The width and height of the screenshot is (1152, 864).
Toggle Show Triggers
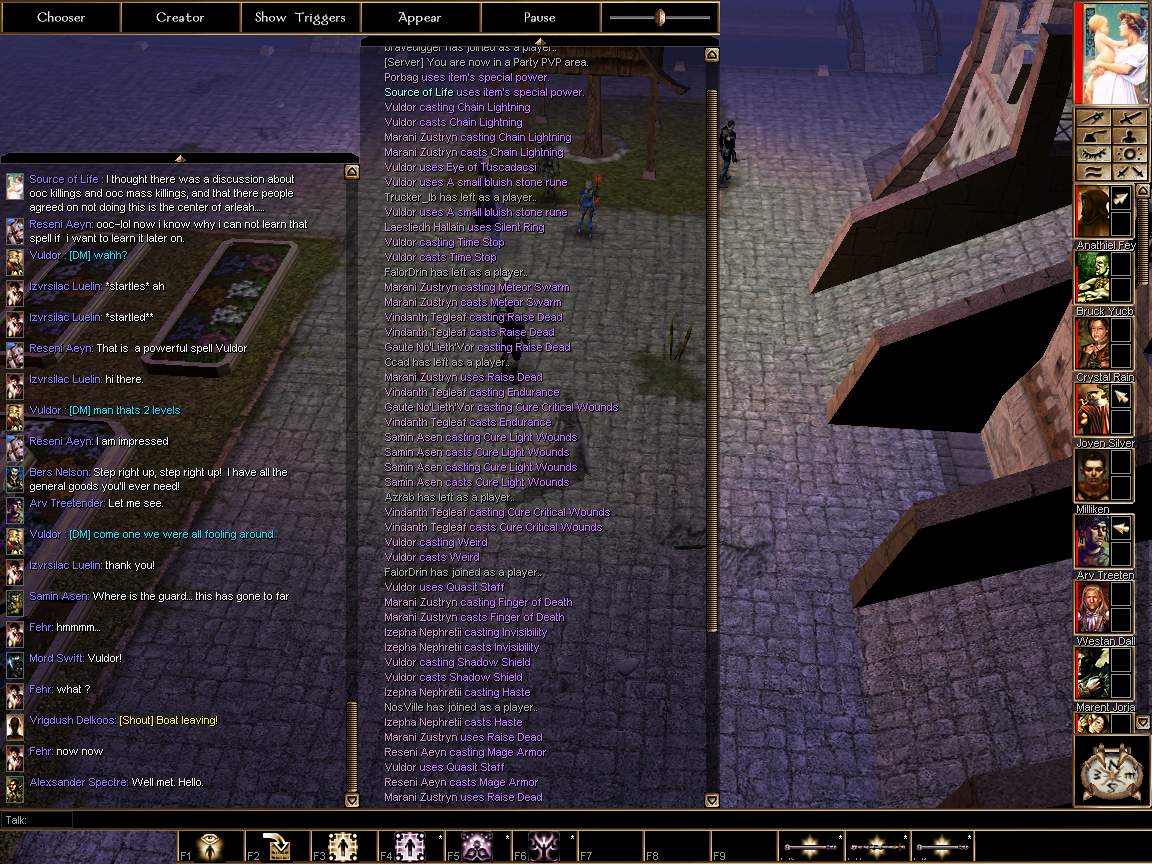point(300,17)
